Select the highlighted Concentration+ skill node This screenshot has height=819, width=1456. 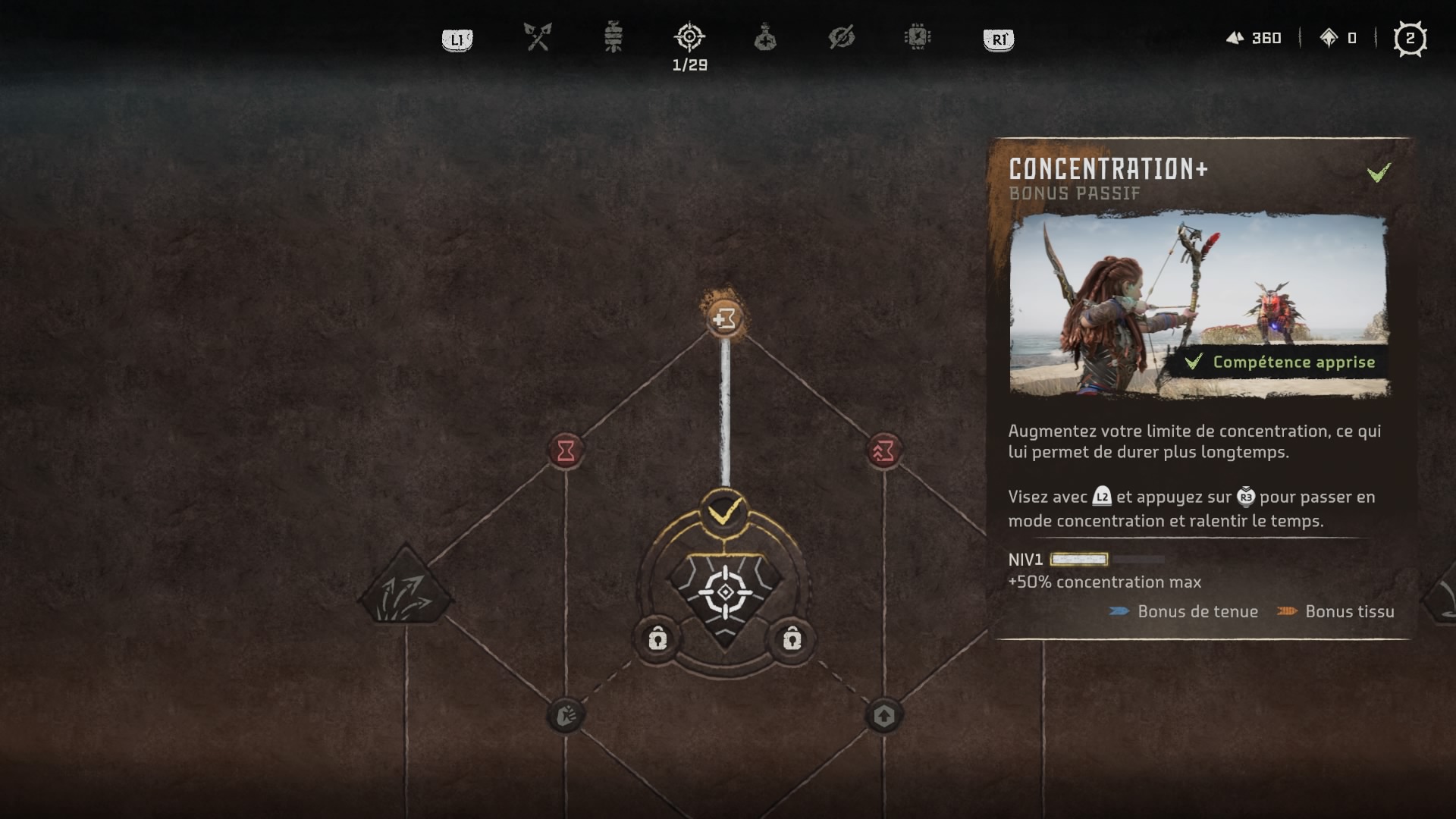click(725, 318)
